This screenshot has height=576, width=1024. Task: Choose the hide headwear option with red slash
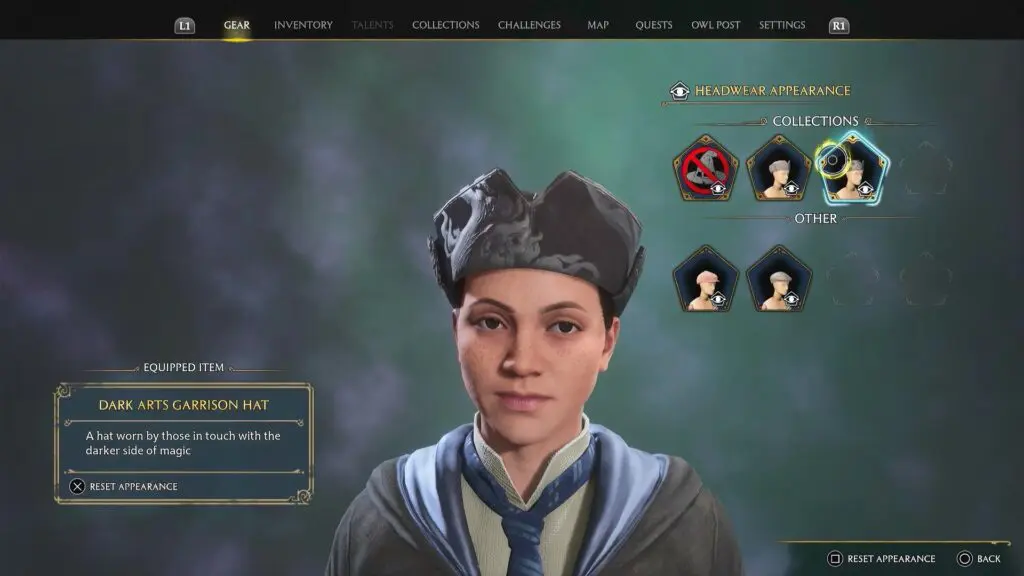click(x=705, y=169)
